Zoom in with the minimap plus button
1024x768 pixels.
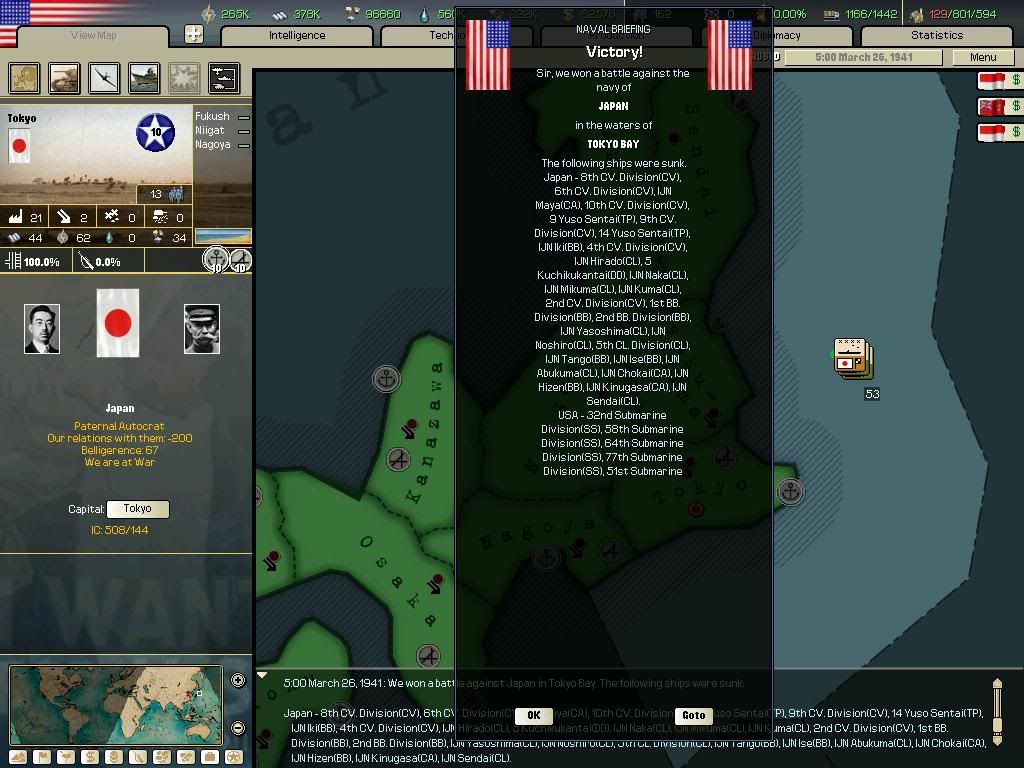pyautogui.click(x=238, y=681)
